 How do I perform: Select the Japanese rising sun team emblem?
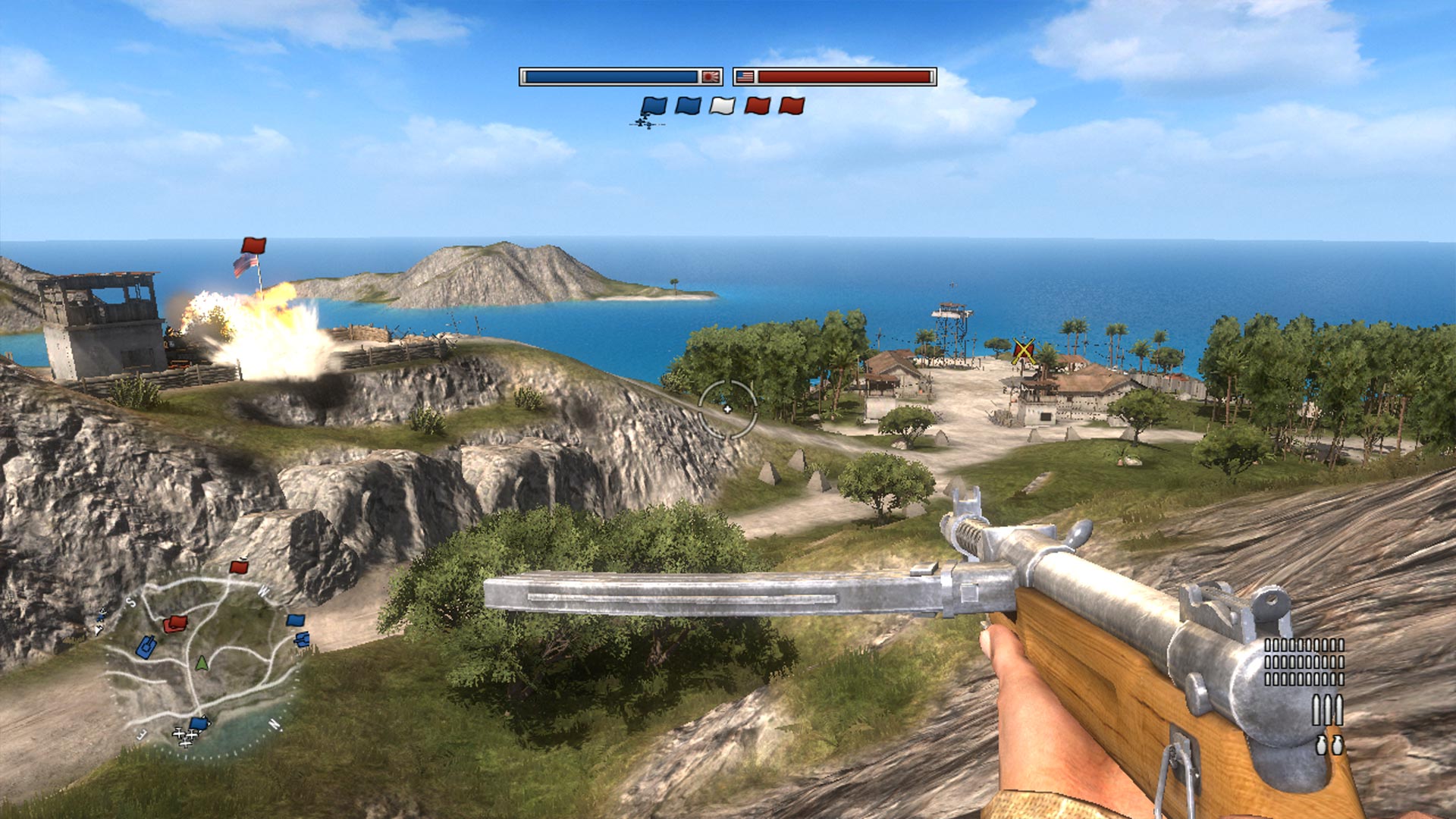(711, 77)
